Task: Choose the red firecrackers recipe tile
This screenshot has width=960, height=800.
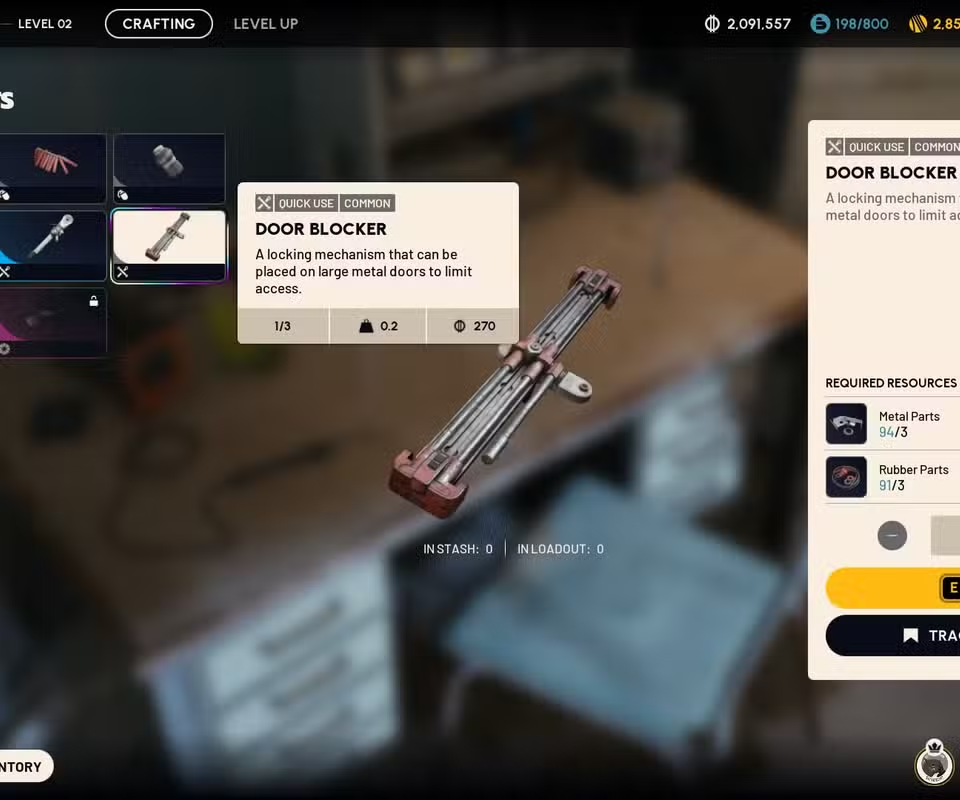Action: pos(54,168)
